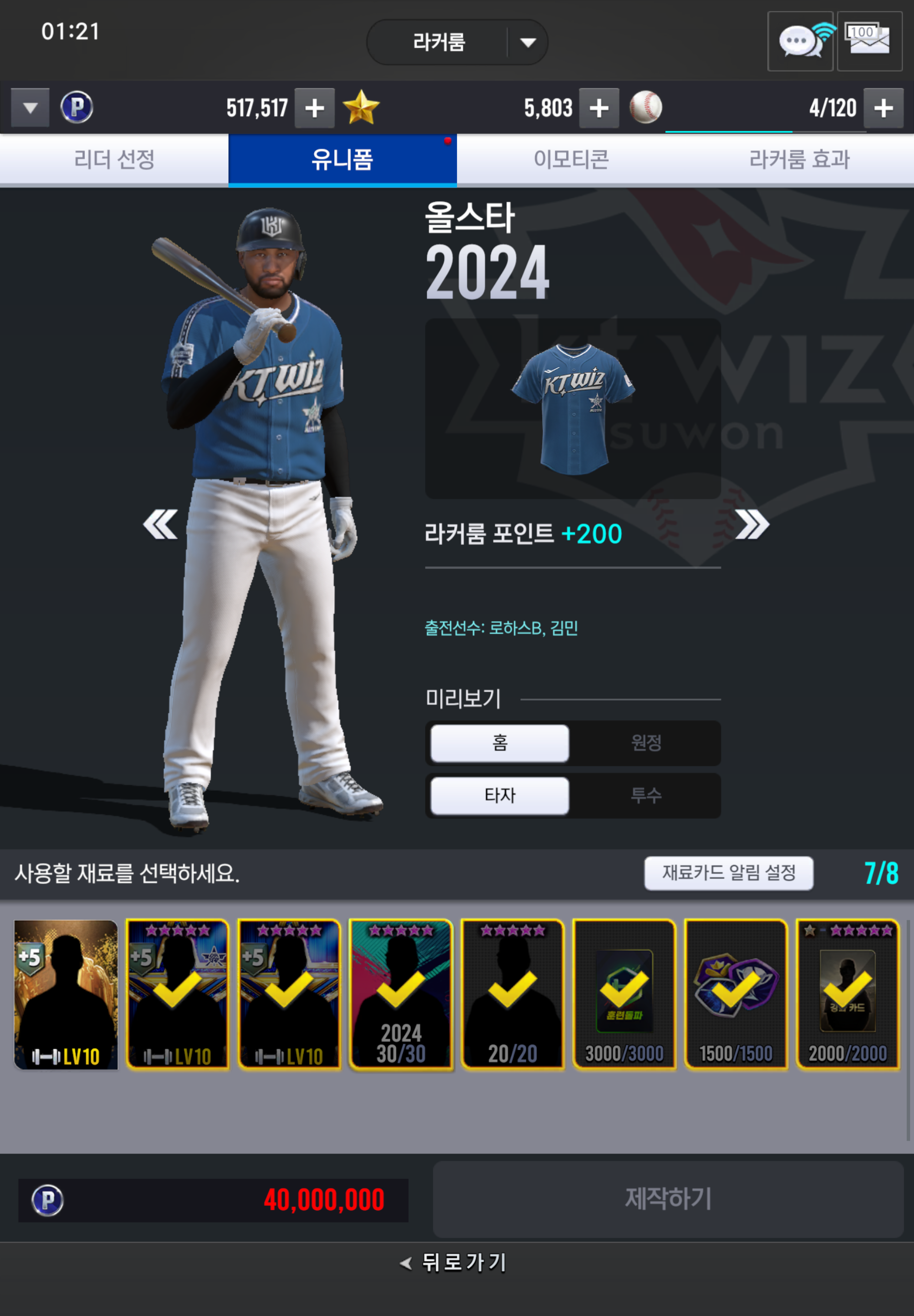Show previous uniform with left double arrow
This screenshot has height=1316, width=914.
[x=160, y=524]
